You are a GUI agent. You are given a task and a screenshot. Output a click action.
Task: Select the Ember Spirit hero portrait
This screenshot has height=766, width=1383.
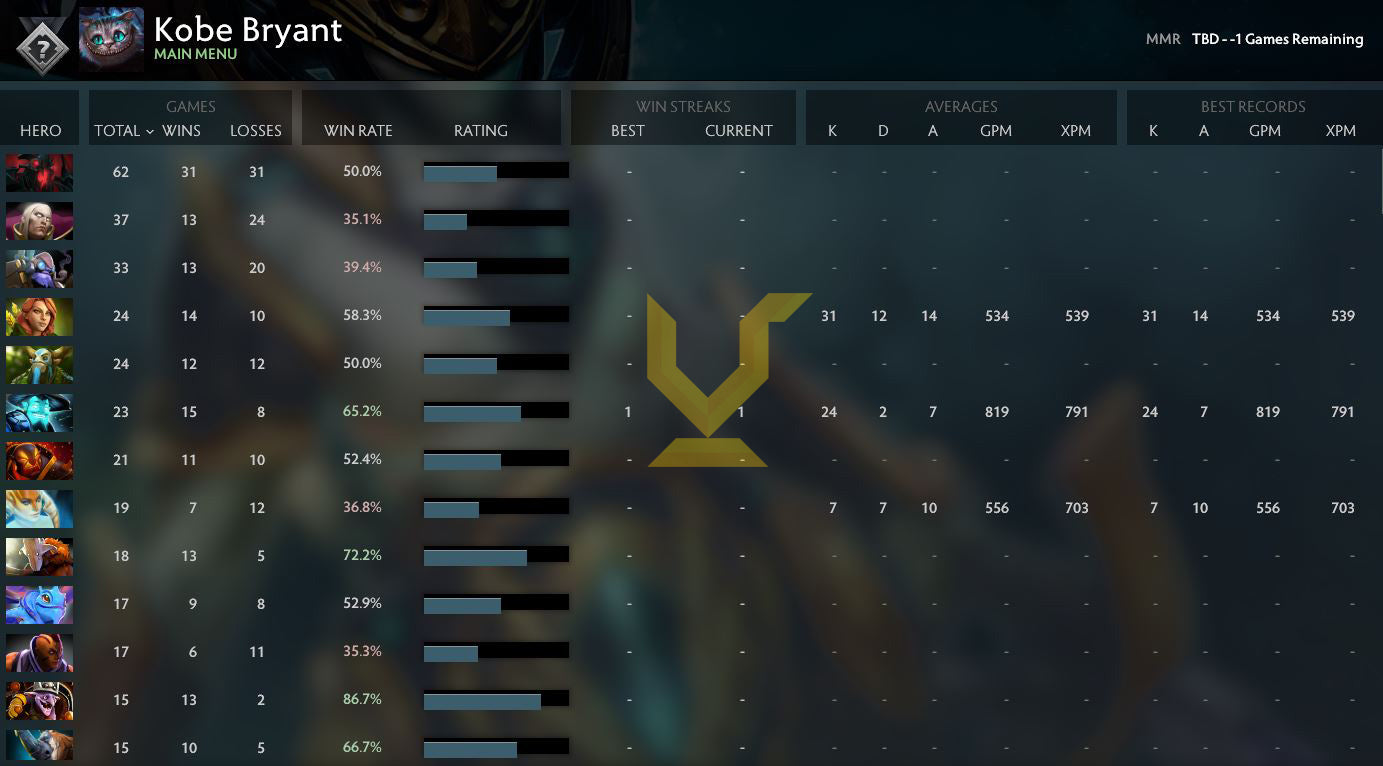40,459
